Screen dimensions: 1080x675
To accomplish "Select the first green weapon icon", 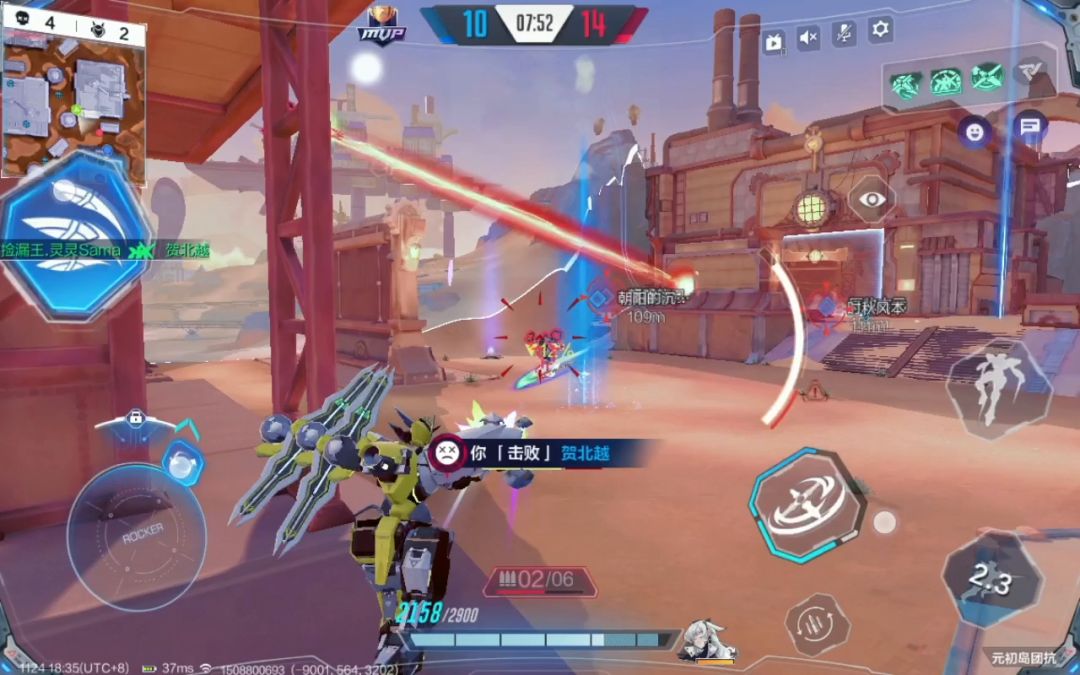I will coord(908,81).
